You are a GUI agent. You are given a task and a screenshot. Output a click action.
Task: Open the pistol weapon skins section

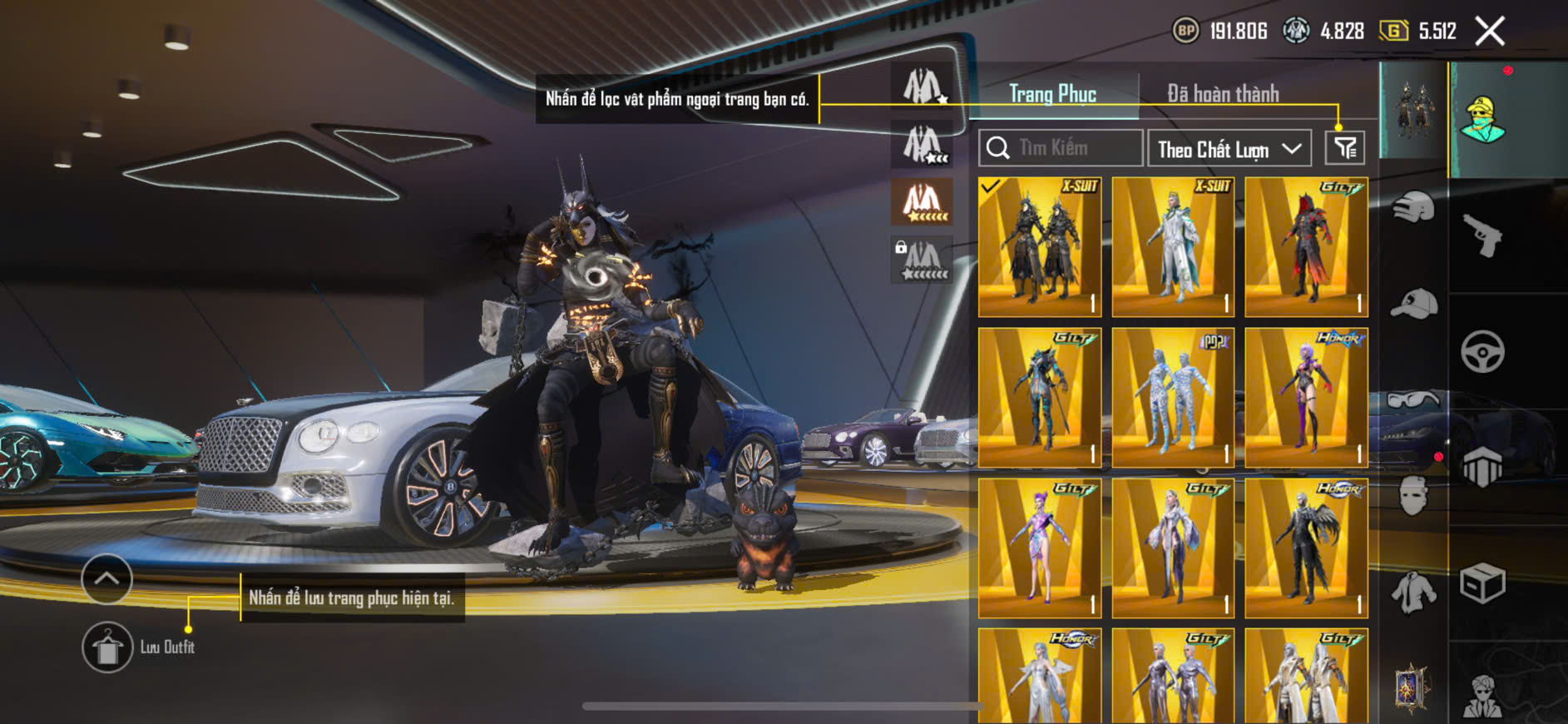coord(1482,236)
